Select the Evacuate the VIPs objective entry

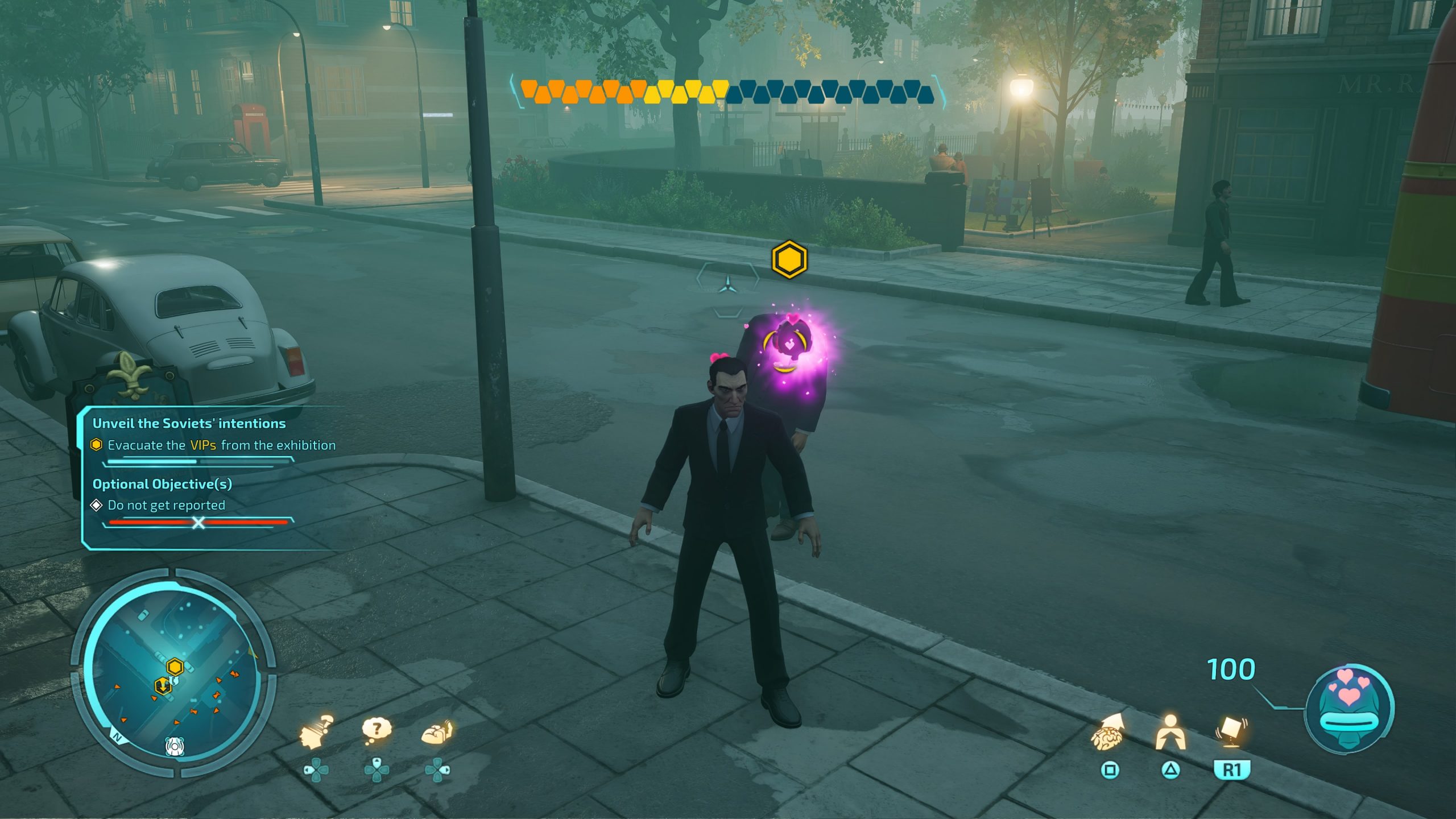point(221,445)
